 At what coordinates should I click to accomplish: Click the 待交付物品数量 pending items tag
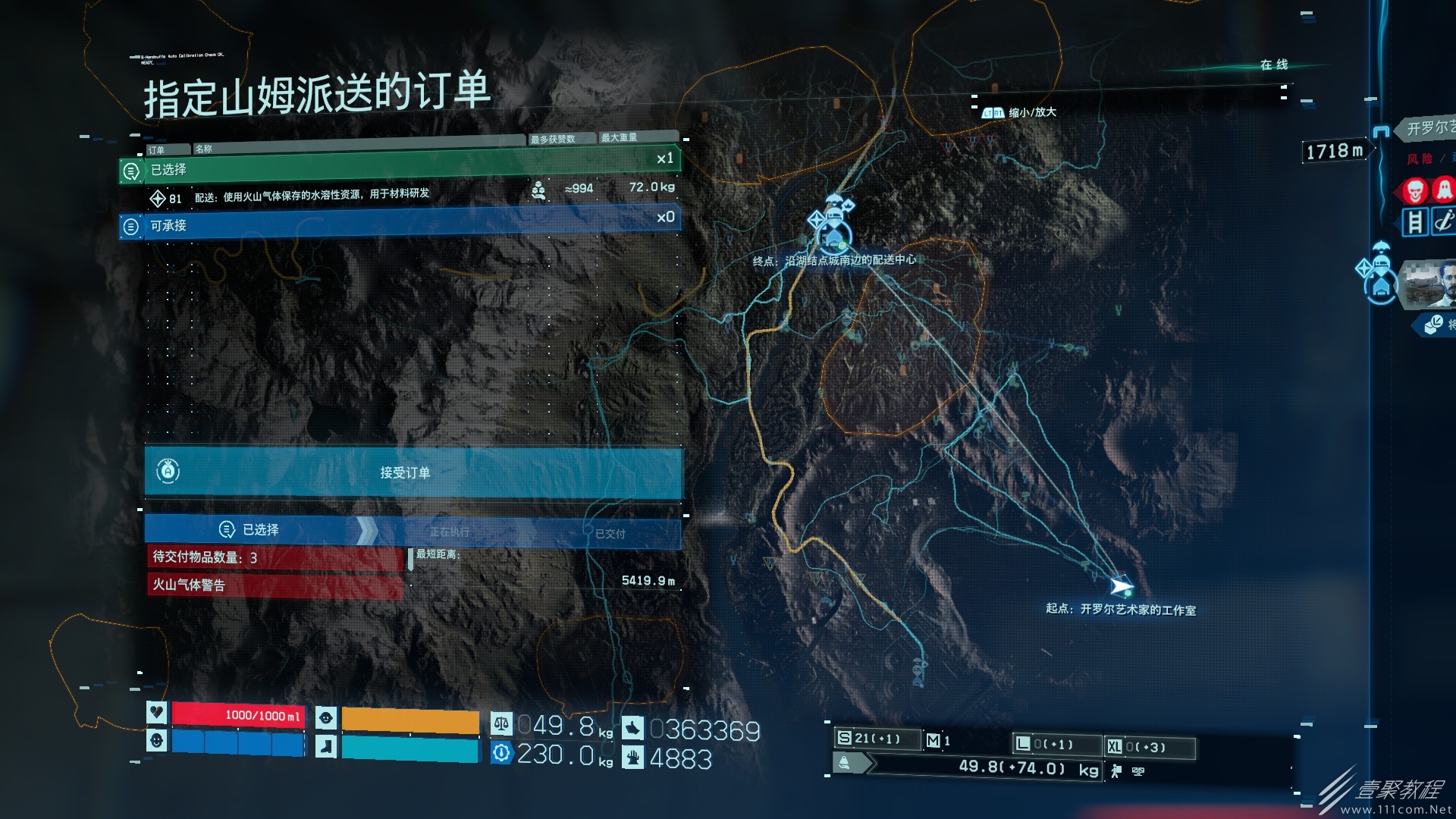(273, 557)
